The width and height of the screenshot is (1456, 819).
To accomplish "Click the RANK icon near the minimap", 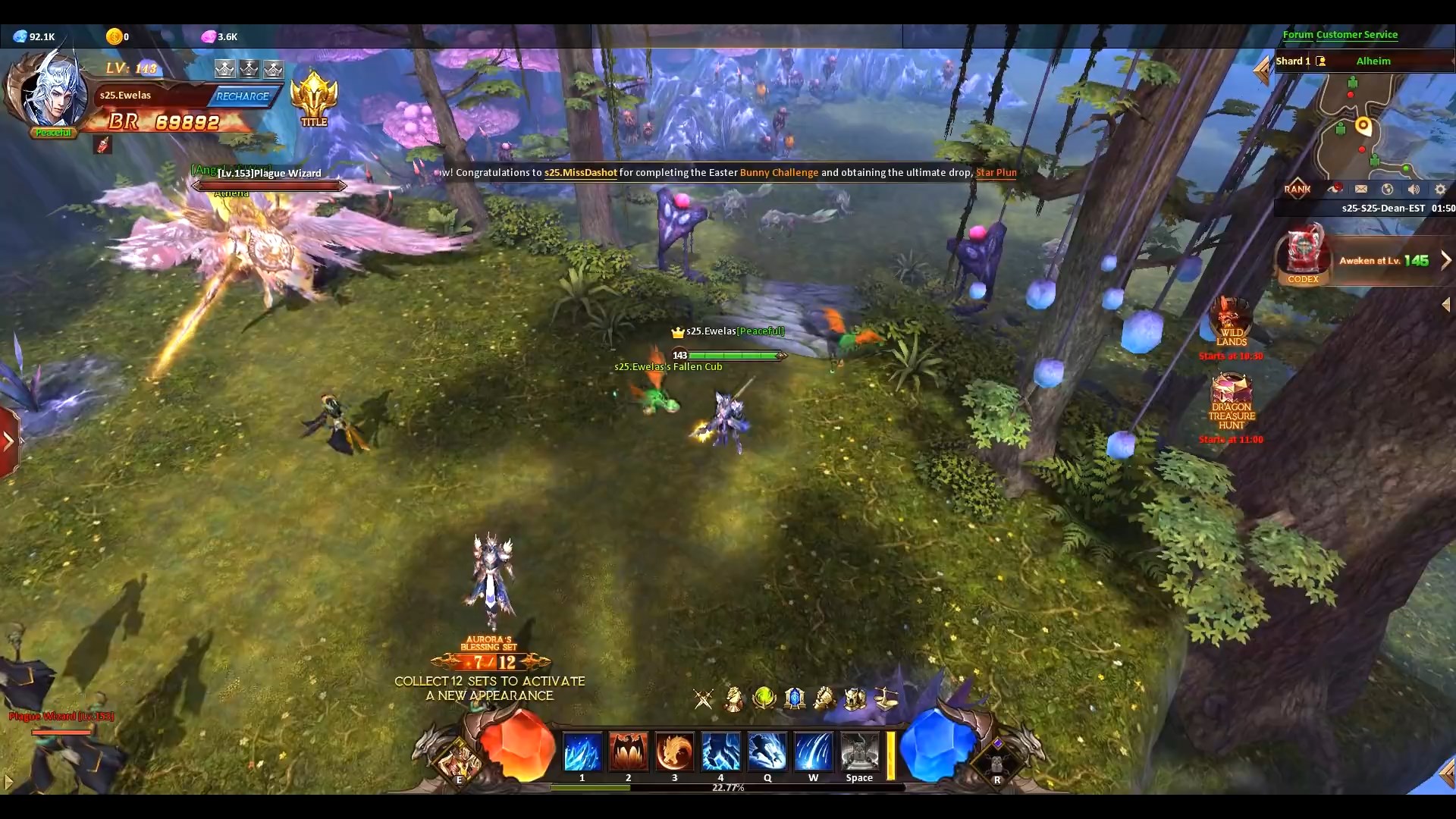I will pos(1298,190).
